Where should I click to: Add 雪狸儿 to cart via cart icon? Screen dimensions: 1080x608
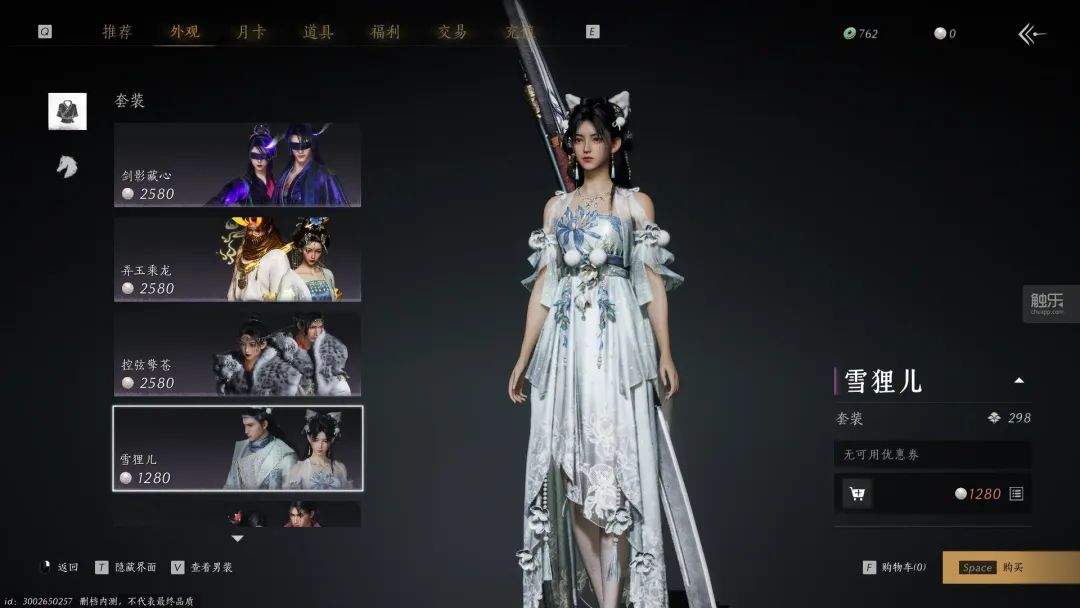857,493
